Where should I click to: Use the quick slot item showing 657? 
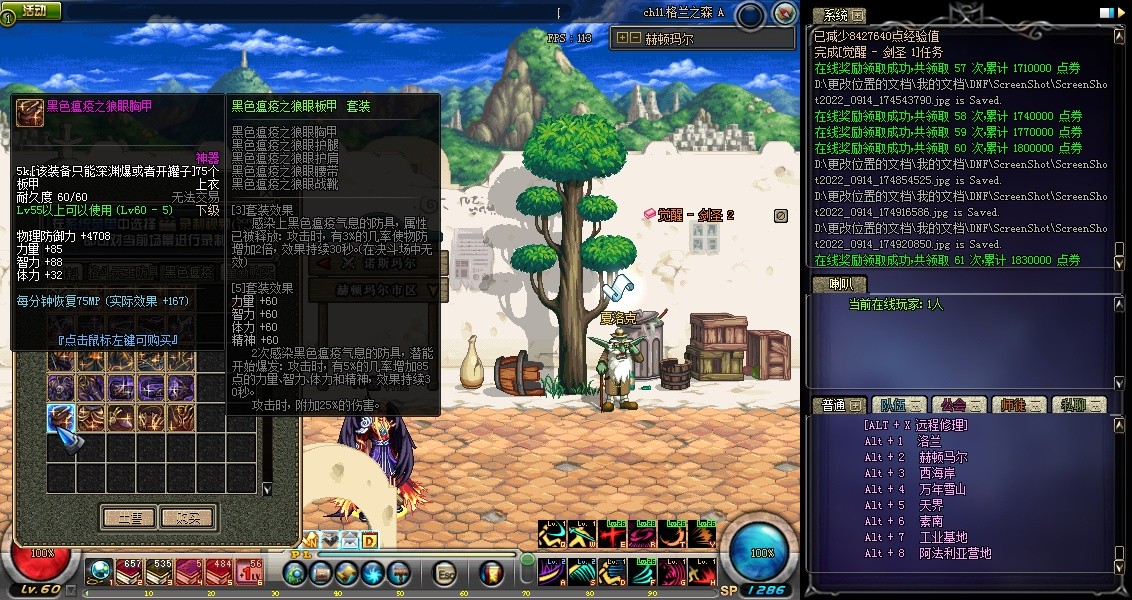pyautogui.click(x=130, y=571)
